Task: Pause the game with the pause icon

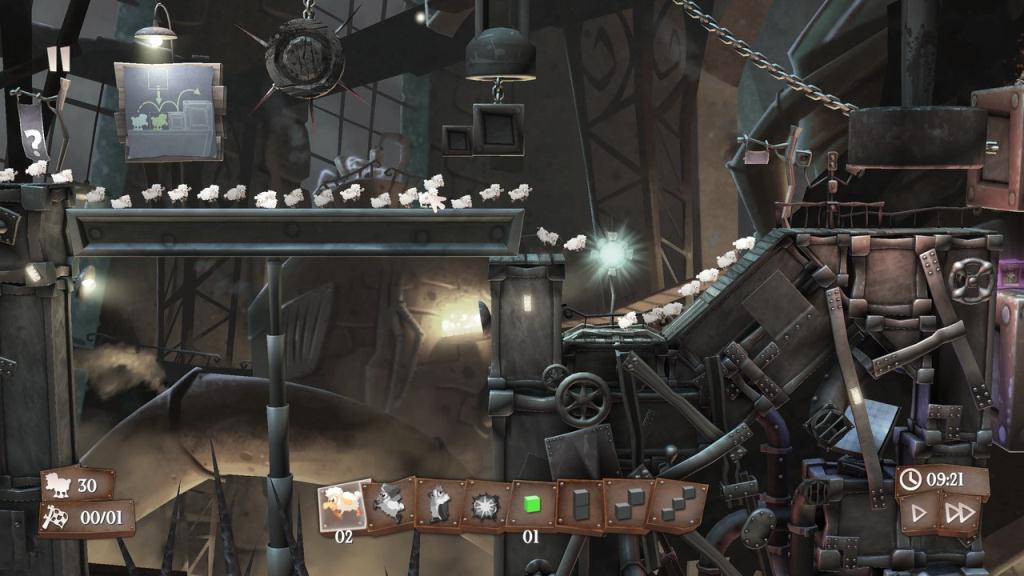Action: (59, 58)
